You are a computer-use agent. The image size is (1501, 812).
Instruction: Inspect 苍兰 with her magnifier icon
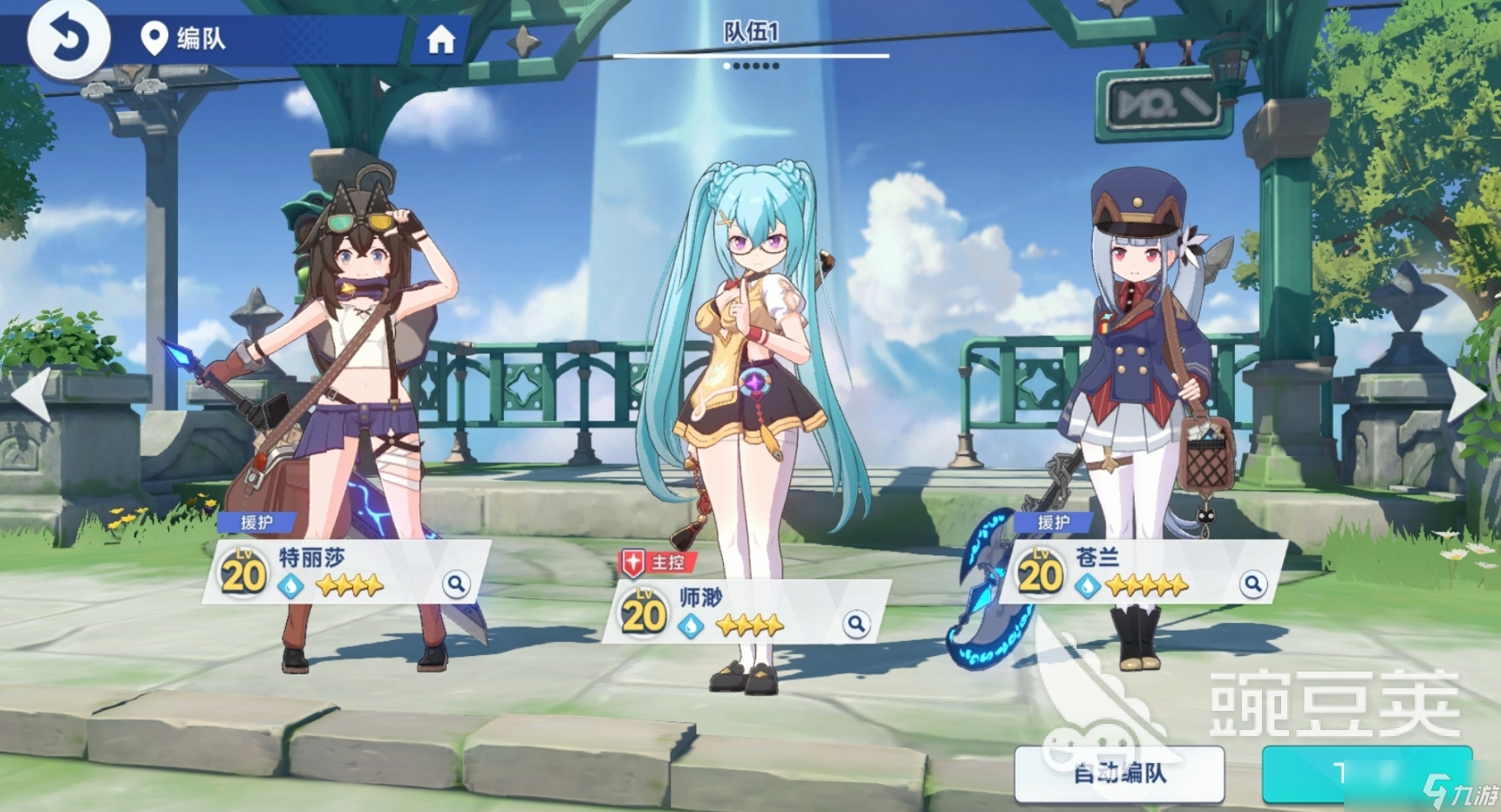[1252, 583]
